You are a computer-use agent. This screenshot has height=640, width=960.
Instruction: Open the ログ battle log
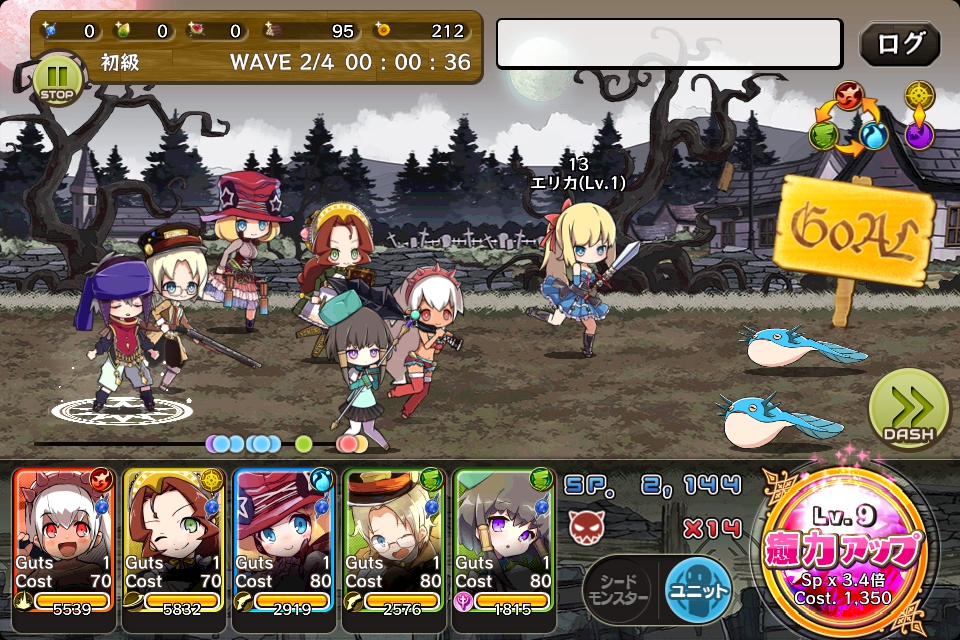899,44
